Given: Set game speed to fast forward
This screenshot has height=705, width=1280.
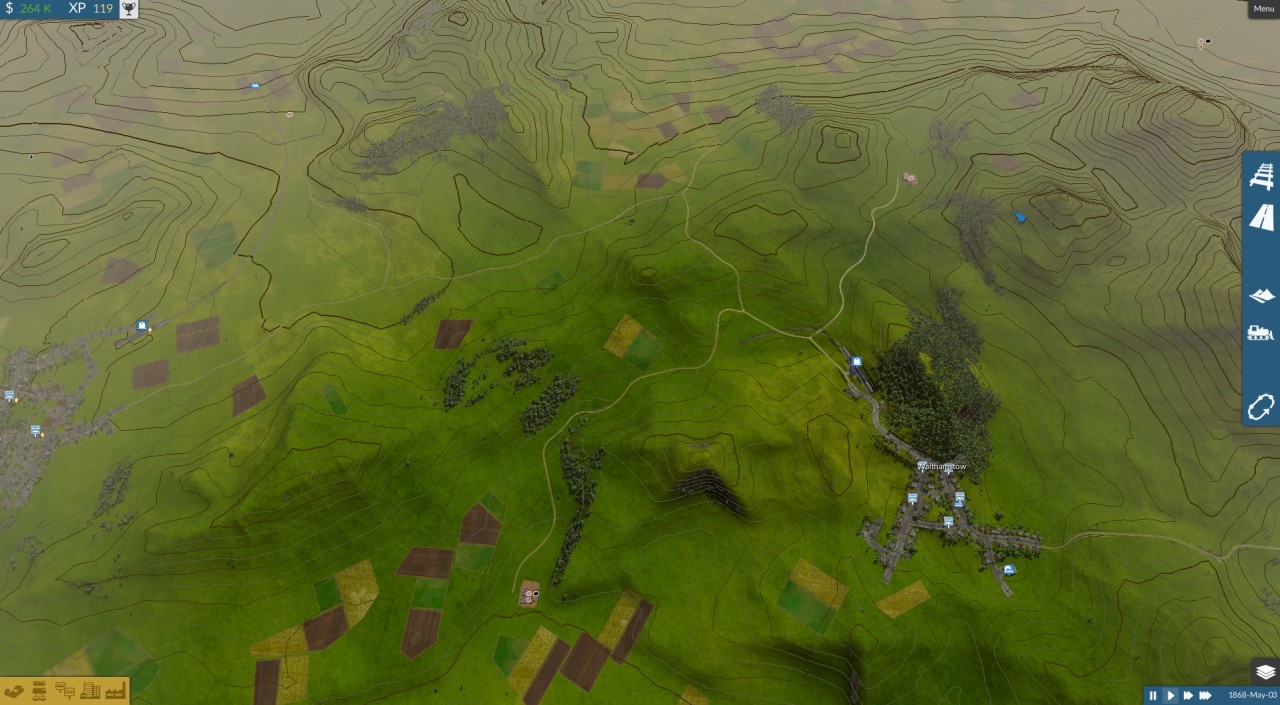Looking at the screenshot, I should coord(1188,695).
